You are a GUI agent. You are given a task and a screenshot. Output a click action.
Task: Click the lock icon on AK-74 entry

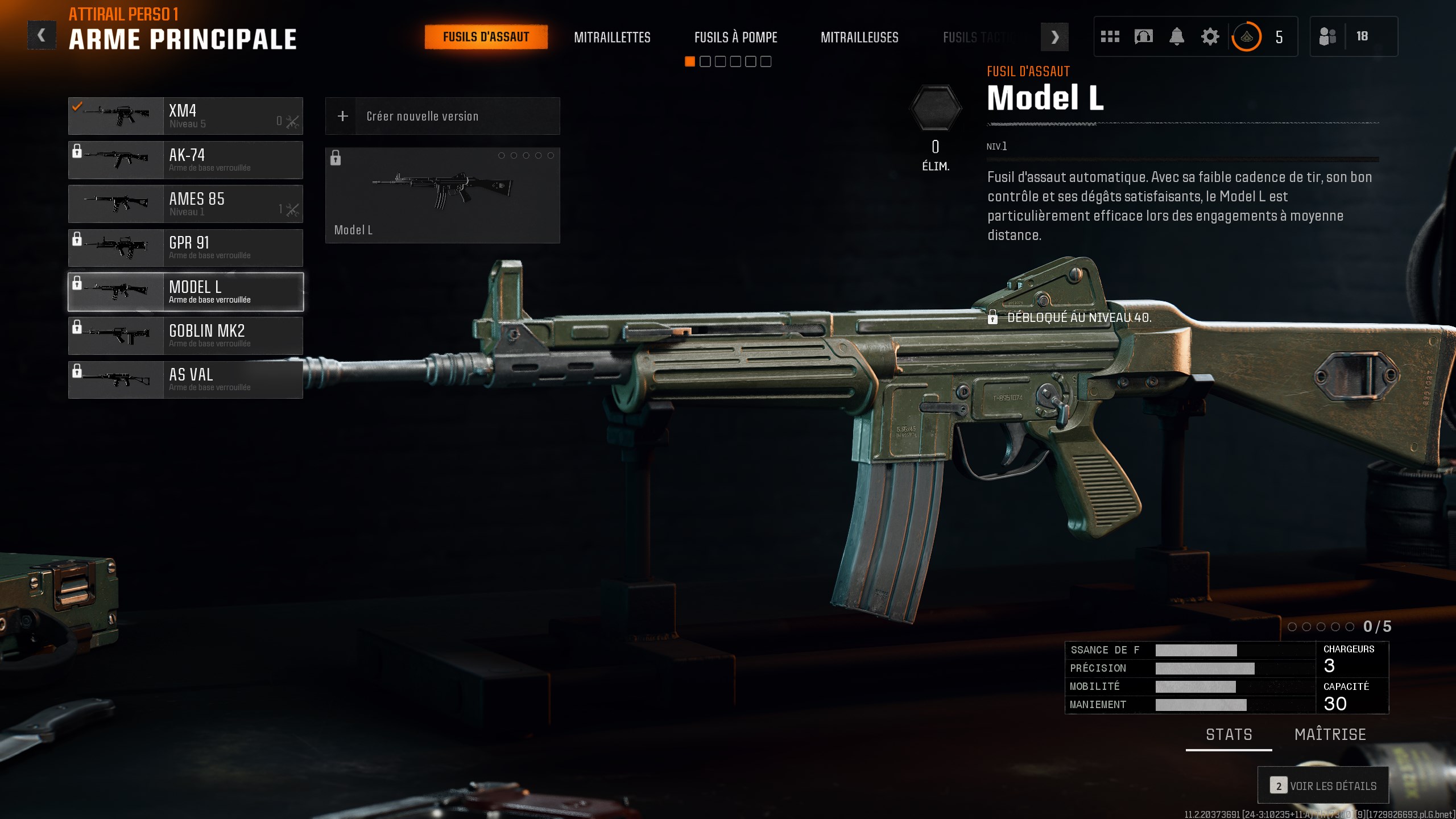click(x=77, y=150)
